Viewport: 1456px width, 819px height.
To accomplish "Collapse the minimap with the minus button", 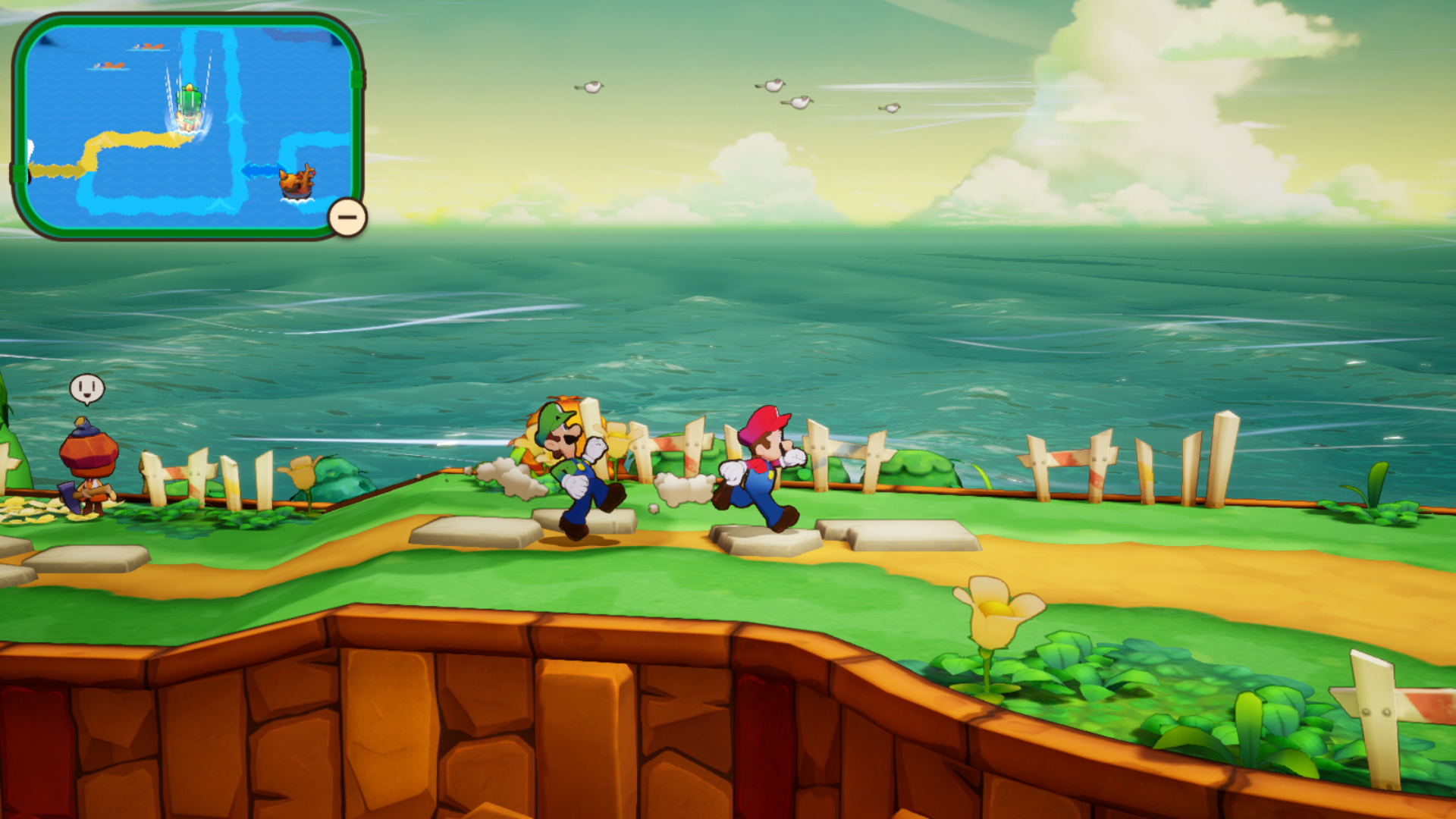I will pyautogui.click(x=346, y=217).
